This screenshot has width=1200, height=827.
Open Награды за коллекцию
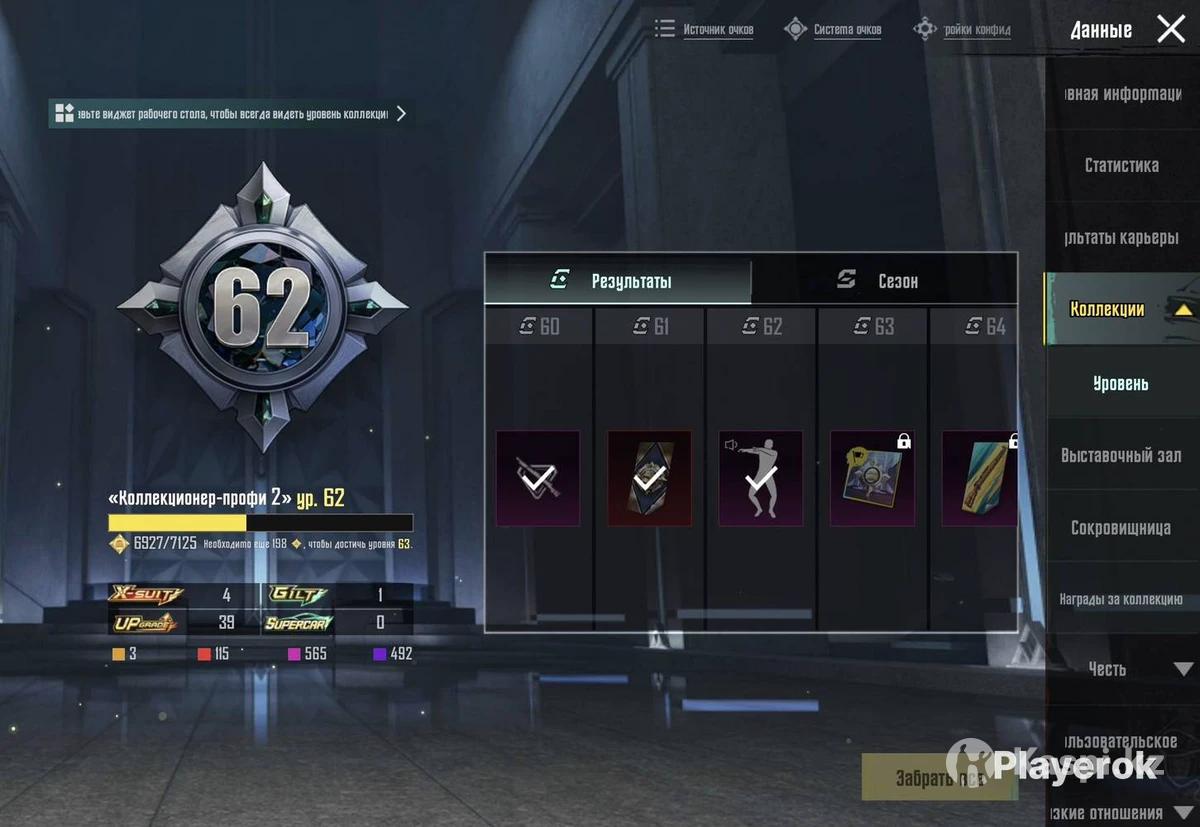1120,599
